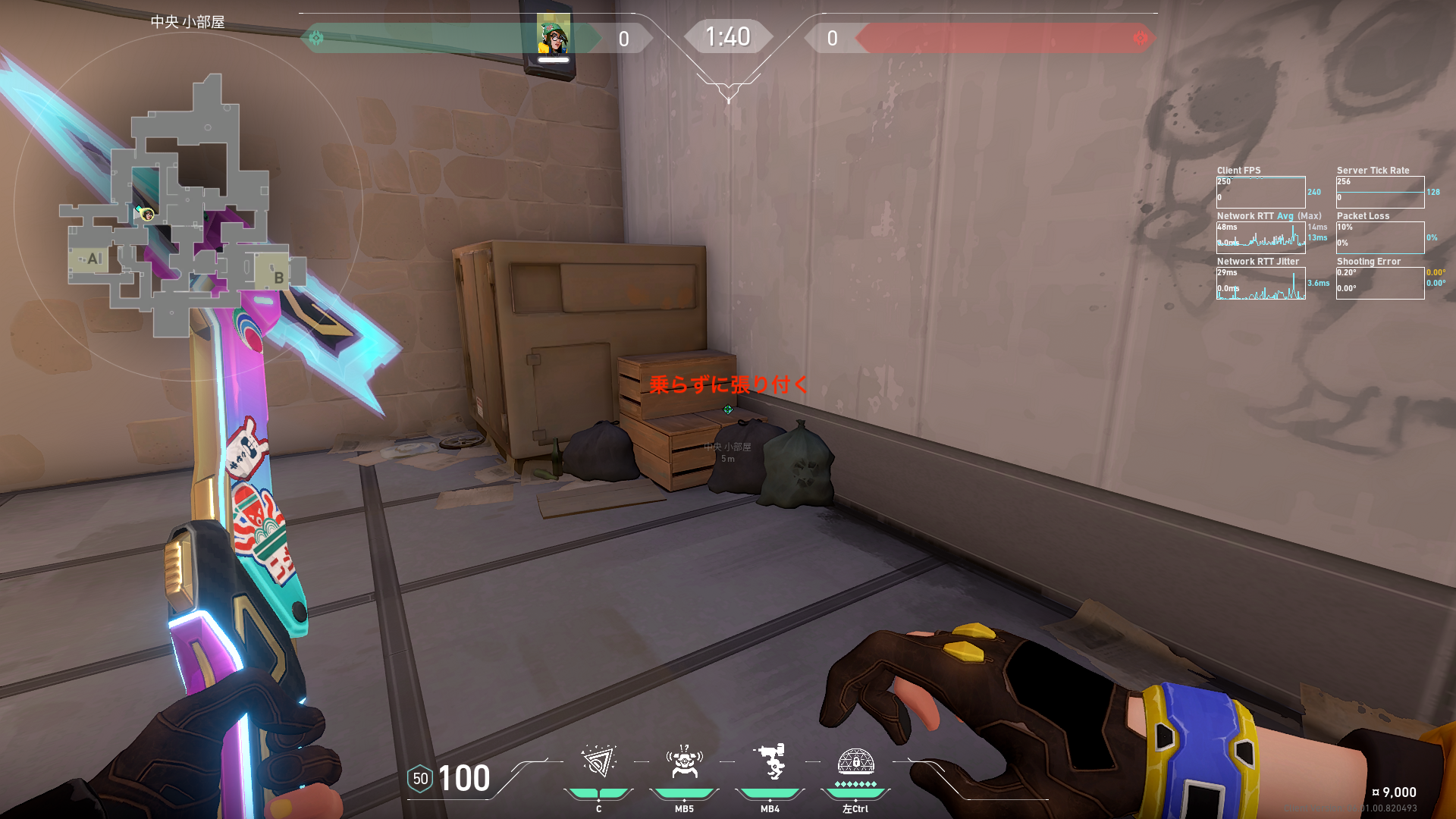Select the A site marker on minimap

click(x=94, y=259)
